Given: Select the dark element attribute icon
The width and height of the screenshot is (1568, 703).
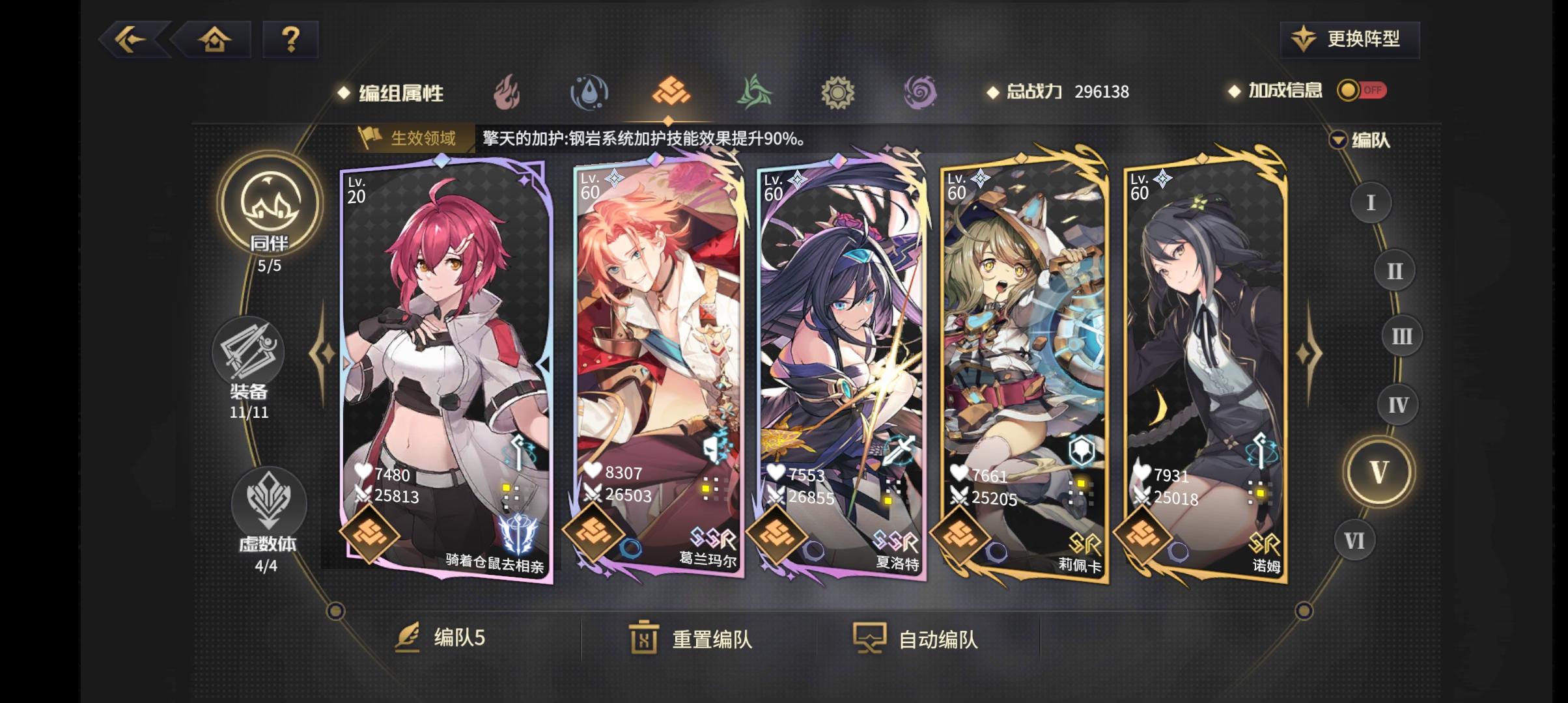Looking at the screenshot, I should pyautogui.click(x=920, y=93).
